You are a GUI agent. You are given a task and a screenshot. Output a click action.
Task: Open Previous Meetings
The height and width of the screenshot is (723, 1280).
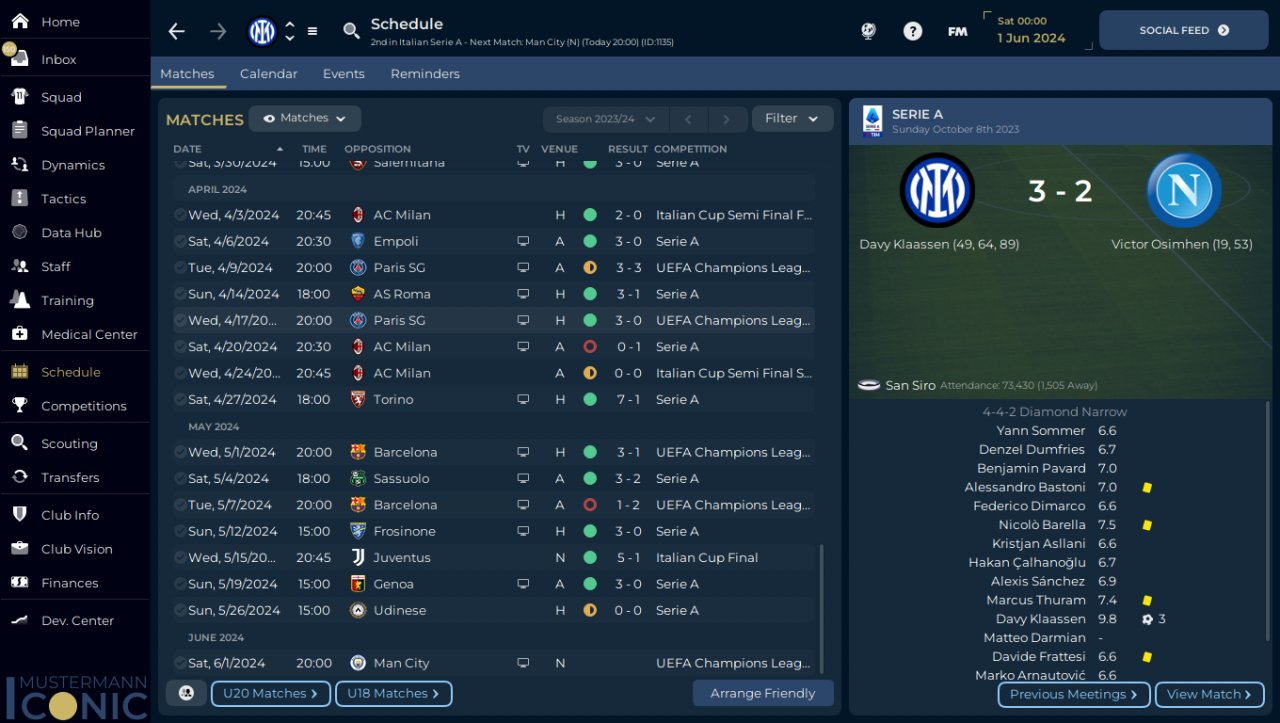1073,695
